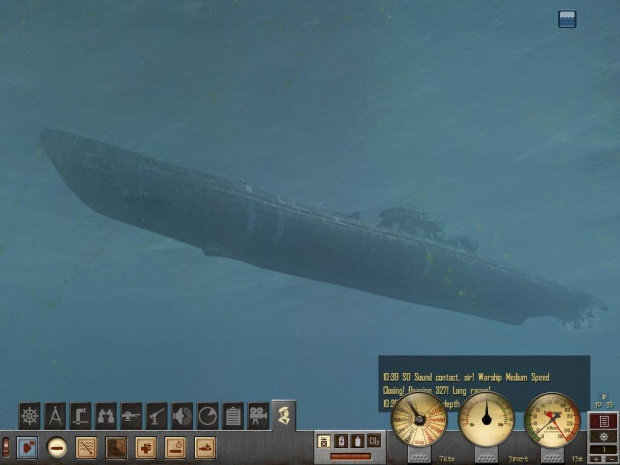This screenshot has width=620, height=465.
Task: Open the message log notepad button
Action: [603, 421]
